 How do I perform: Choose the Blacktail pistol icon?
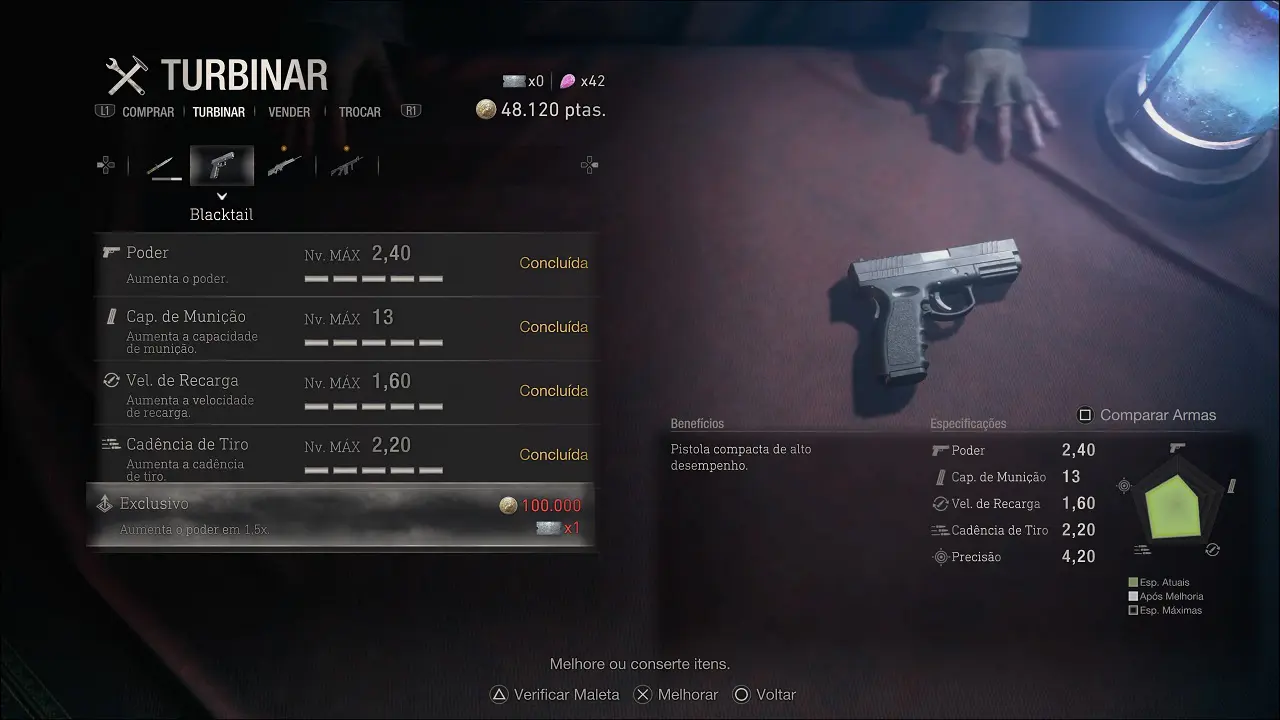tap(222, 166)
